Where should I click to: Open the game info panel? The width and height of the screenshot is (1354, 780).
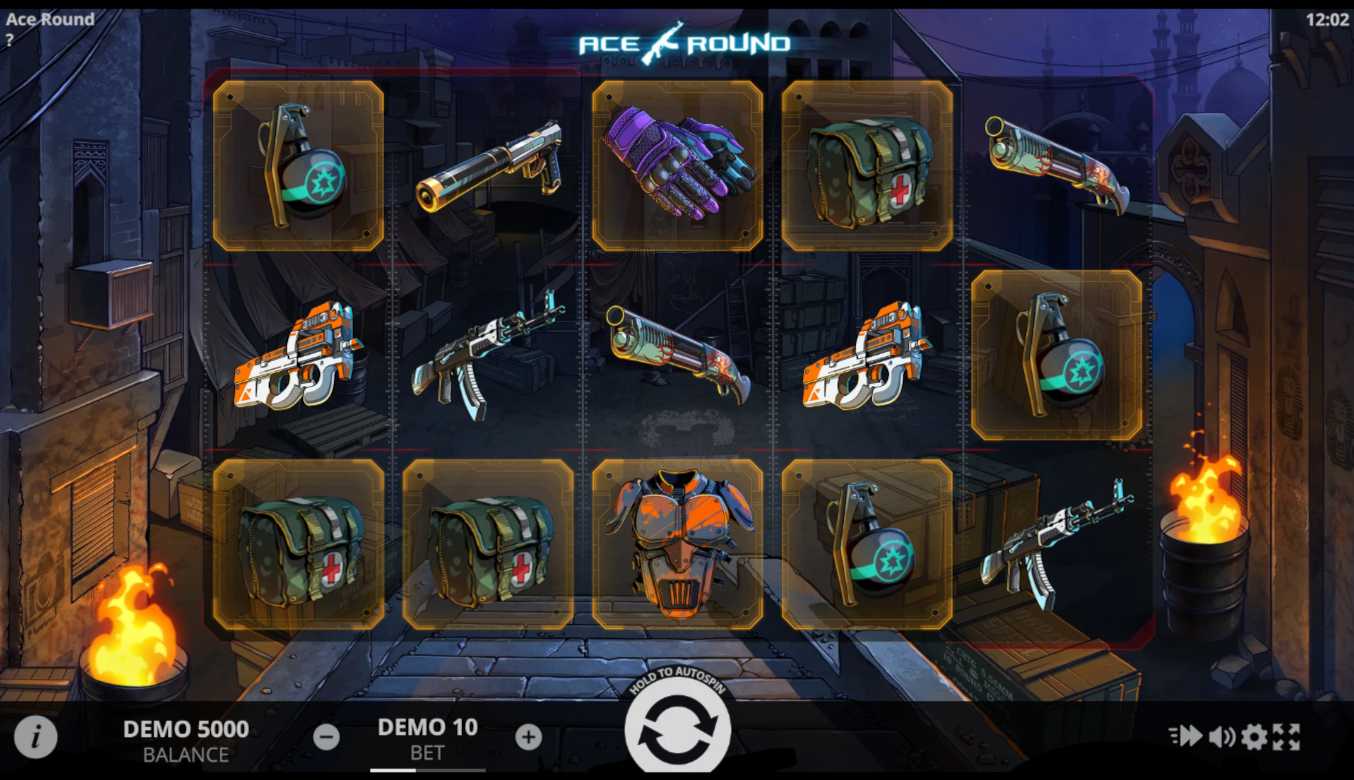[x=35, y=737]
